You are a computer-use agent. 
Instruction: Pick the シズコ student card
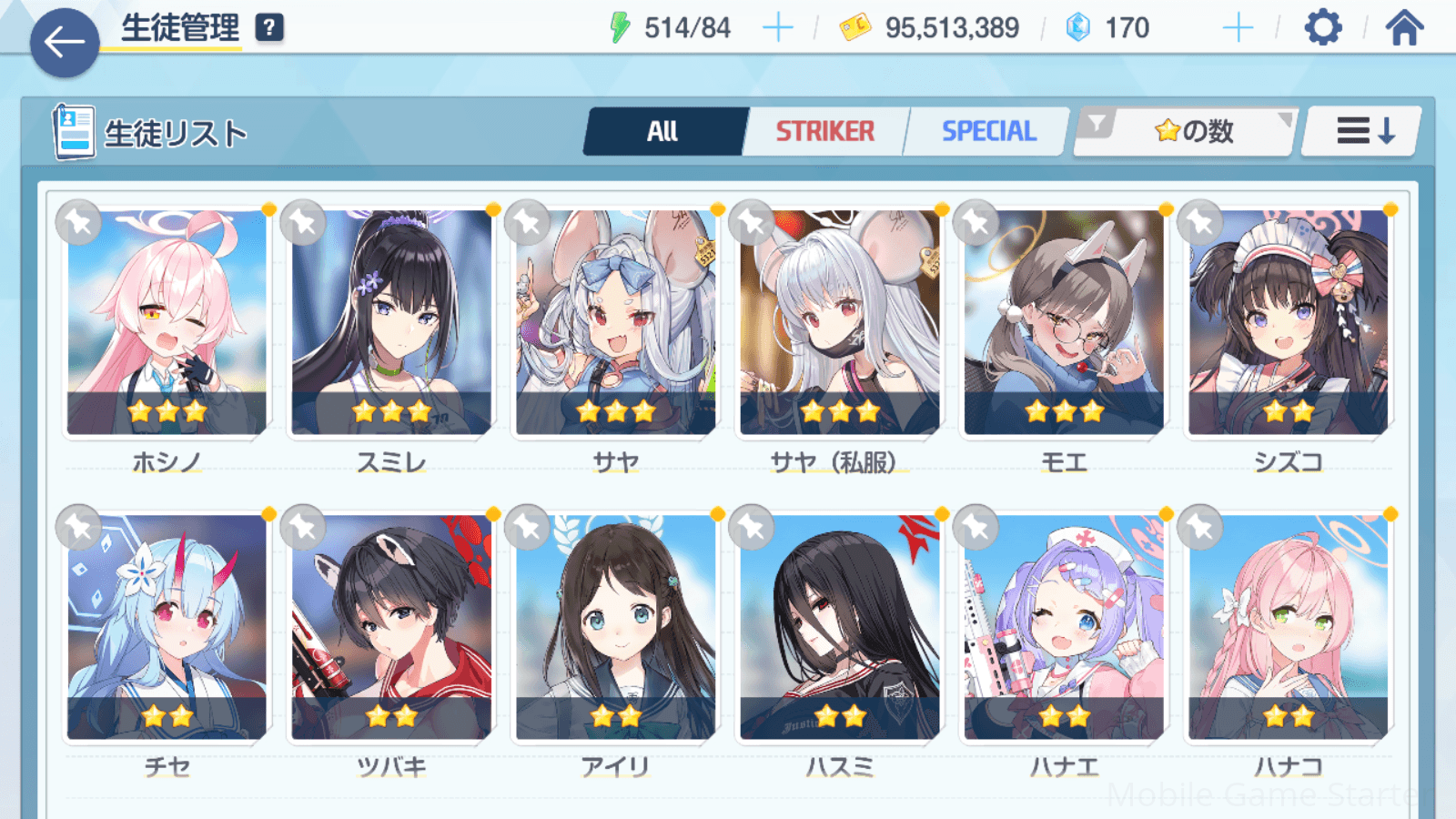click(x=1288, y=323)
